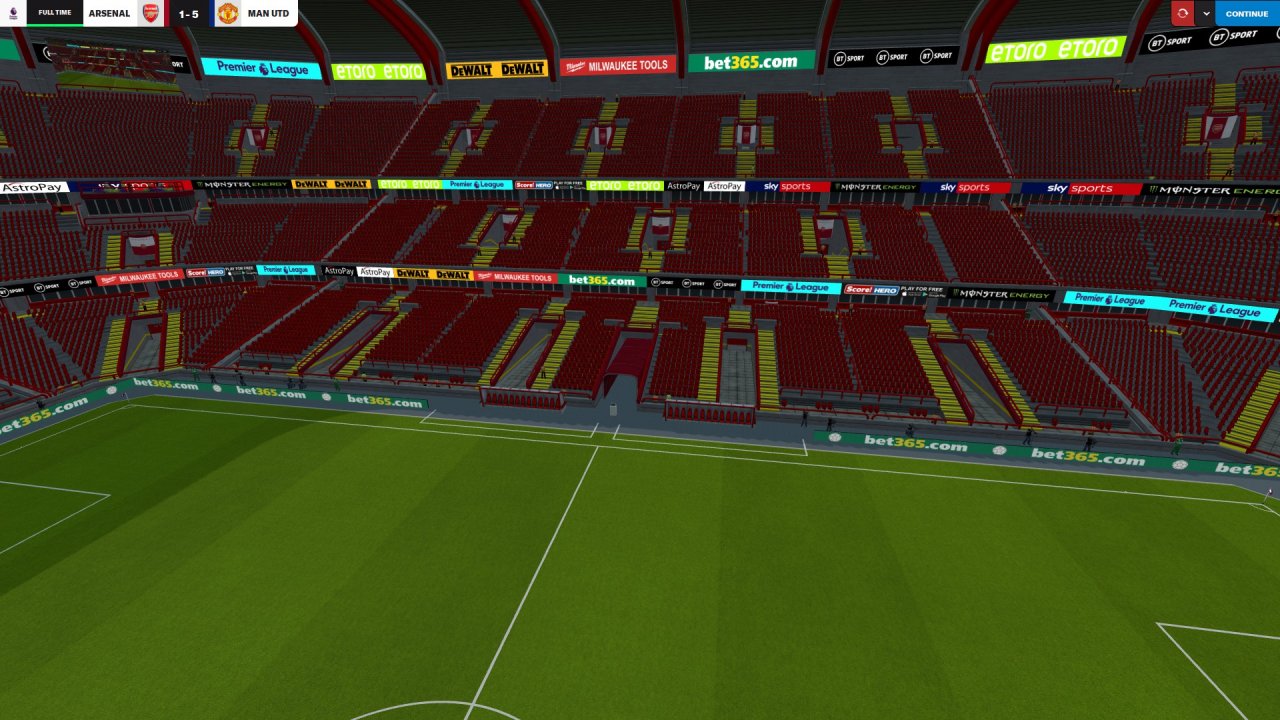
Task: Select the Arsenal team name in scorebar
Action: coord(109,14)
